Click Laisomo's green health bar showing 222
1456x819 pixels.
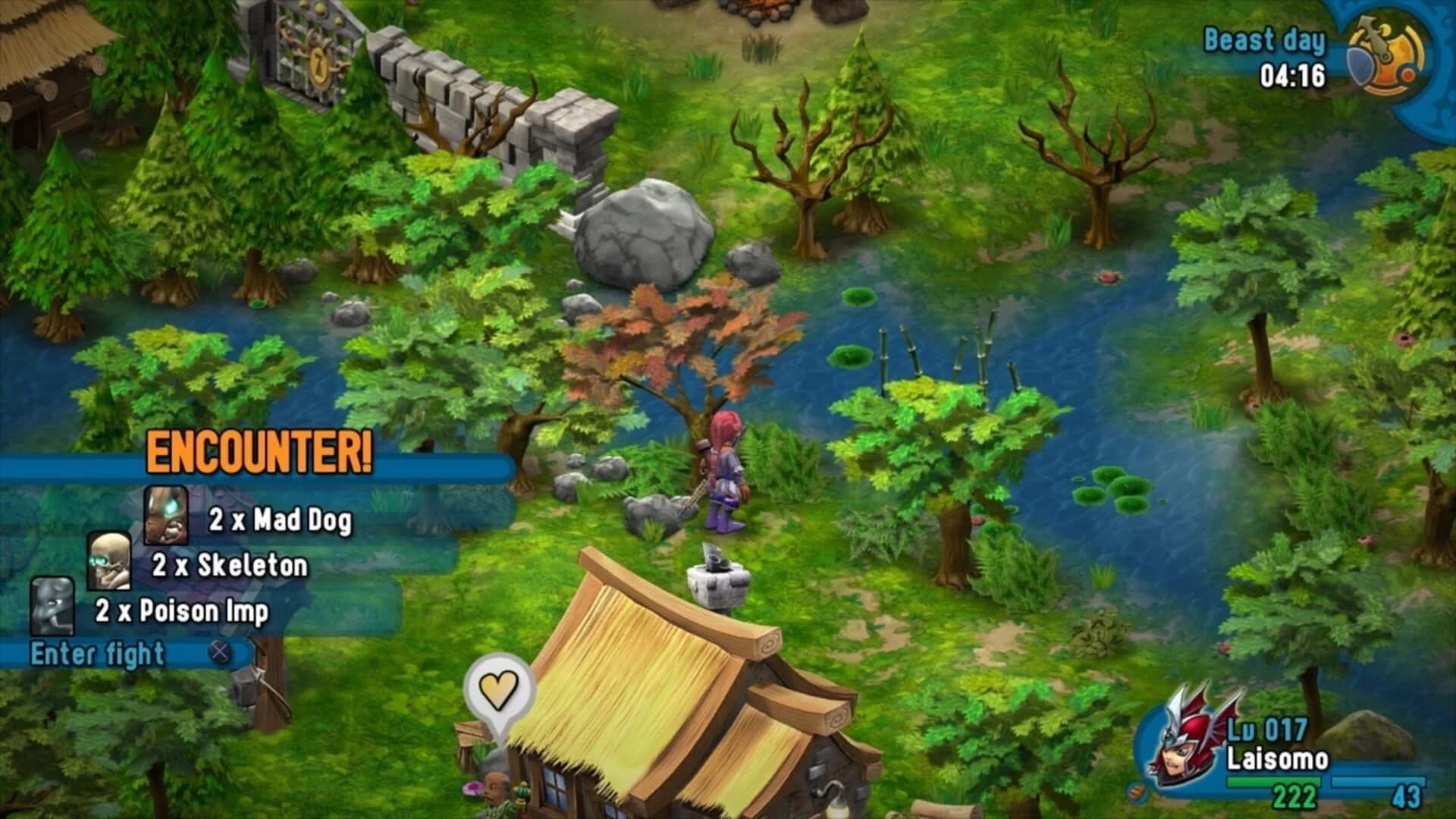click(1274, 781)
